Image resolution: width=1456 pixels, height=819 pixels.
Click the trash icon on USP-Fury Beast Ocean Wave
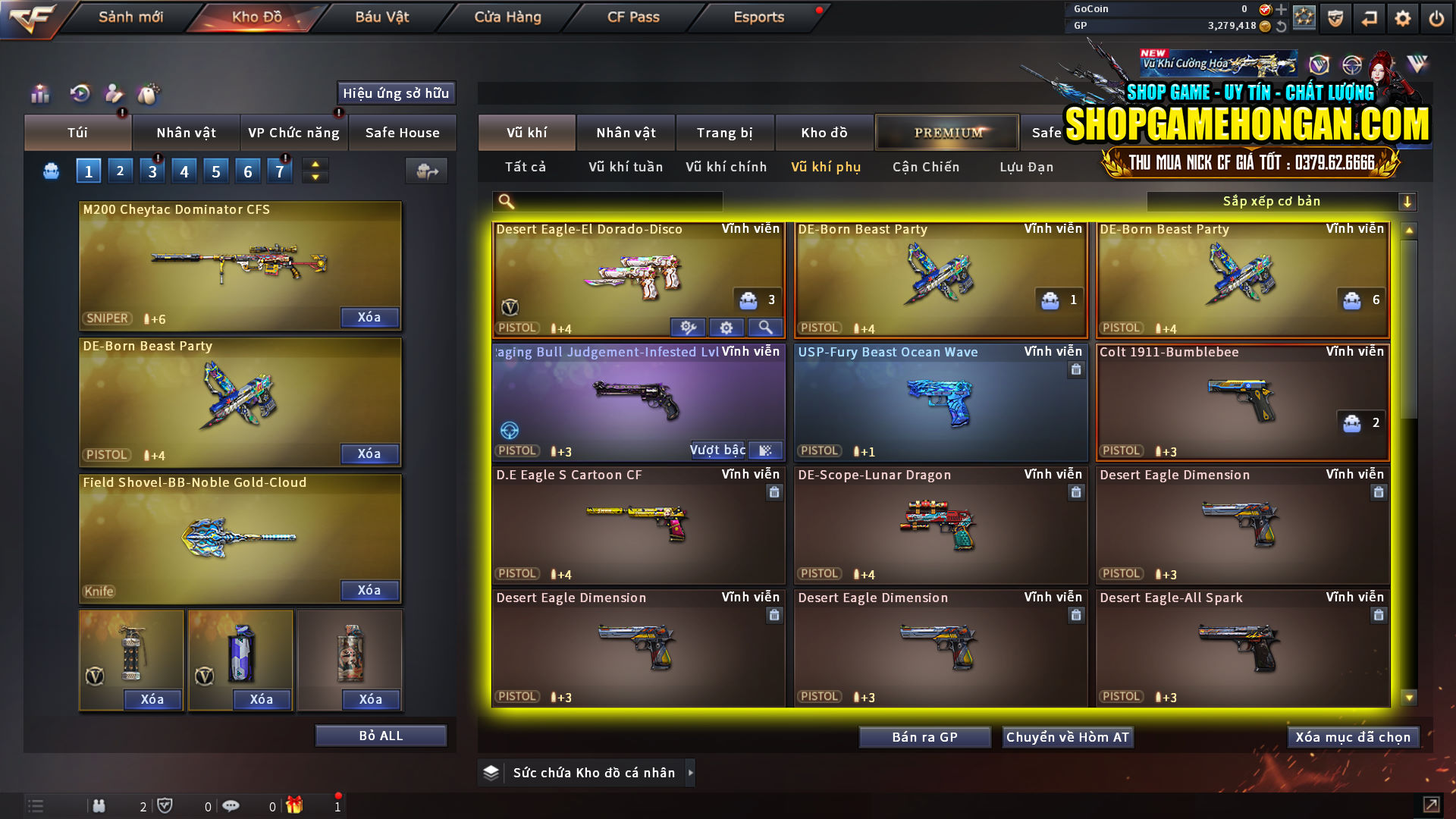click(x=1076, y=370)
